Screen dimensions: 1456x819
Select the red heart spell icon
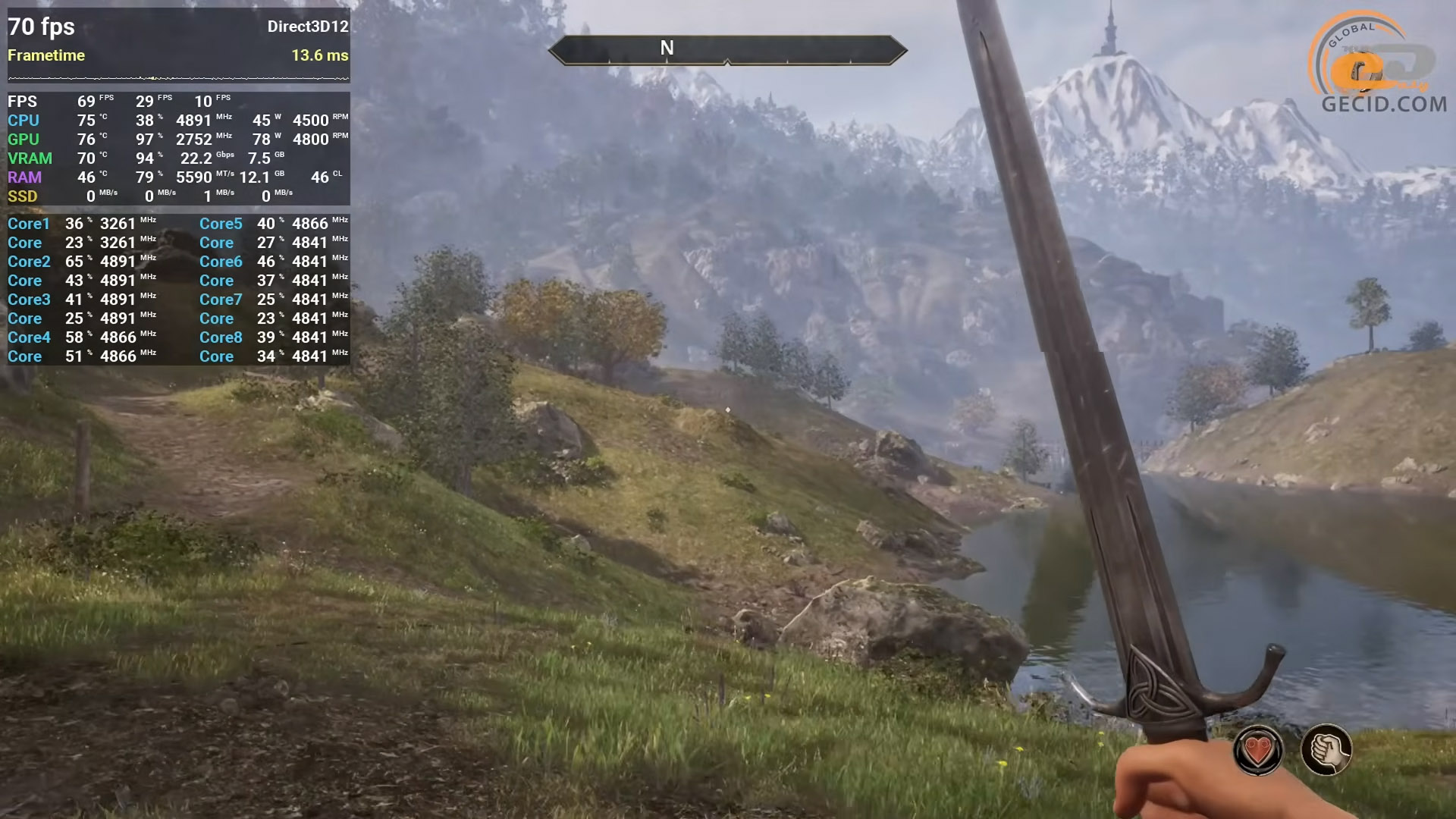point(1258,750)
